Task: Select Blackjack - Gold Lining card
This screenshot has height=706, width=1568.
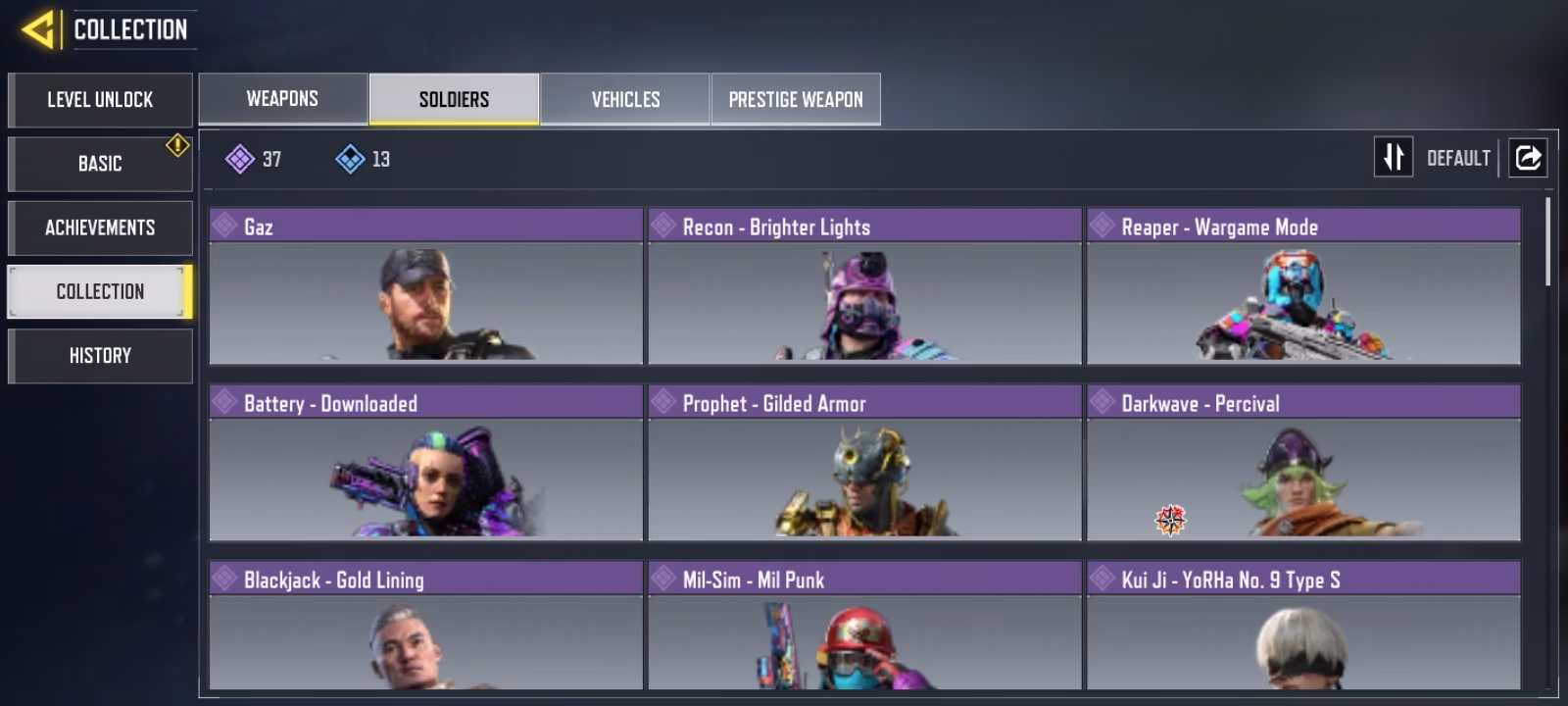Action: (425, 626)
